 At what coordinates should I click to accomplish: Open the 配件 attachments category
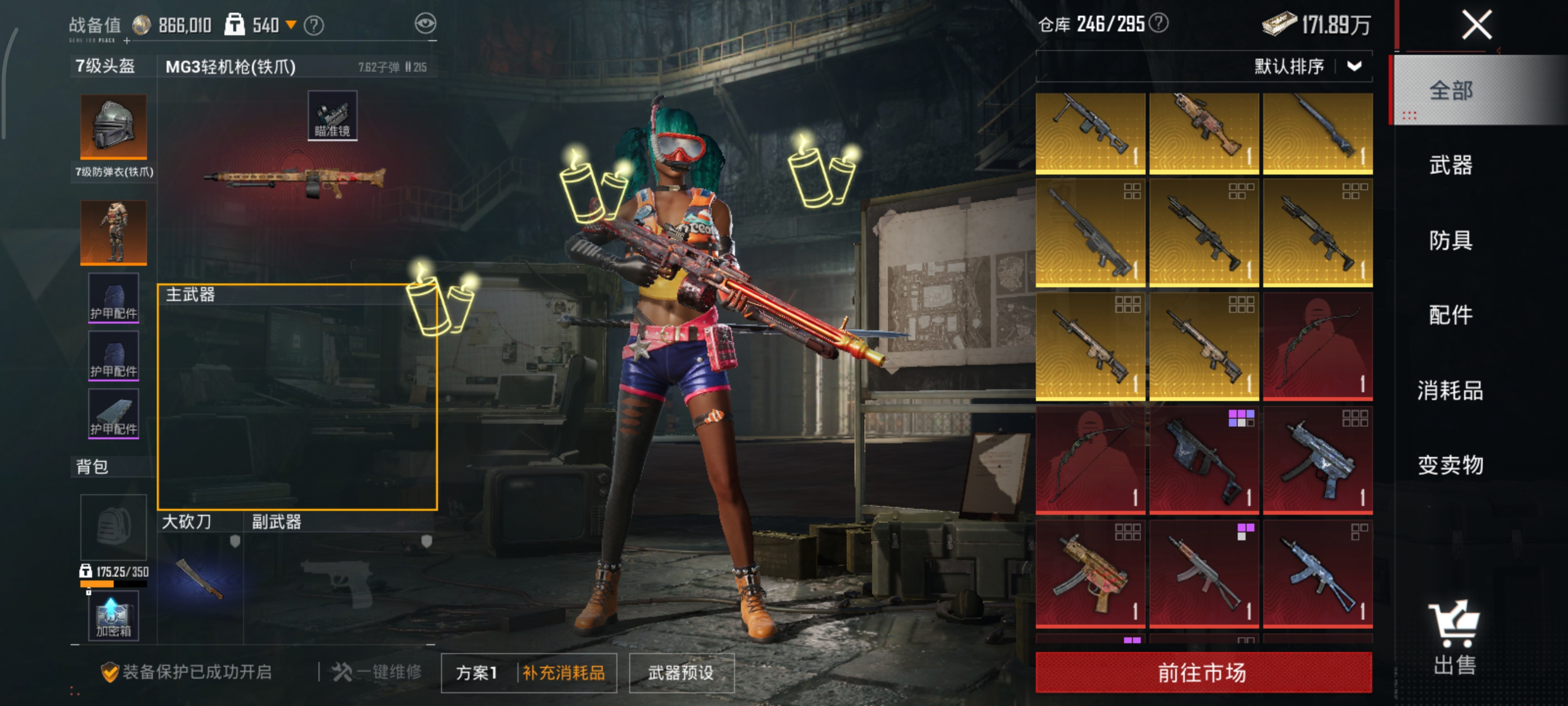(x=1450, y=316)
